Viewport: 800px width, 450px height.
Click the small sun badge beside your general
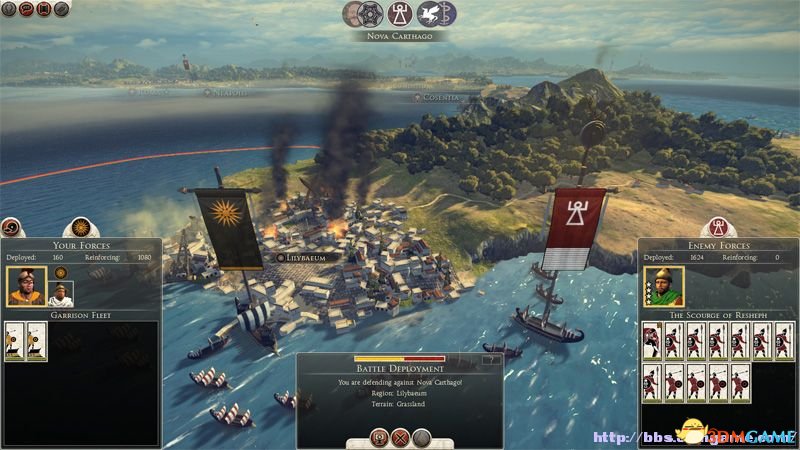click(60, 272)
